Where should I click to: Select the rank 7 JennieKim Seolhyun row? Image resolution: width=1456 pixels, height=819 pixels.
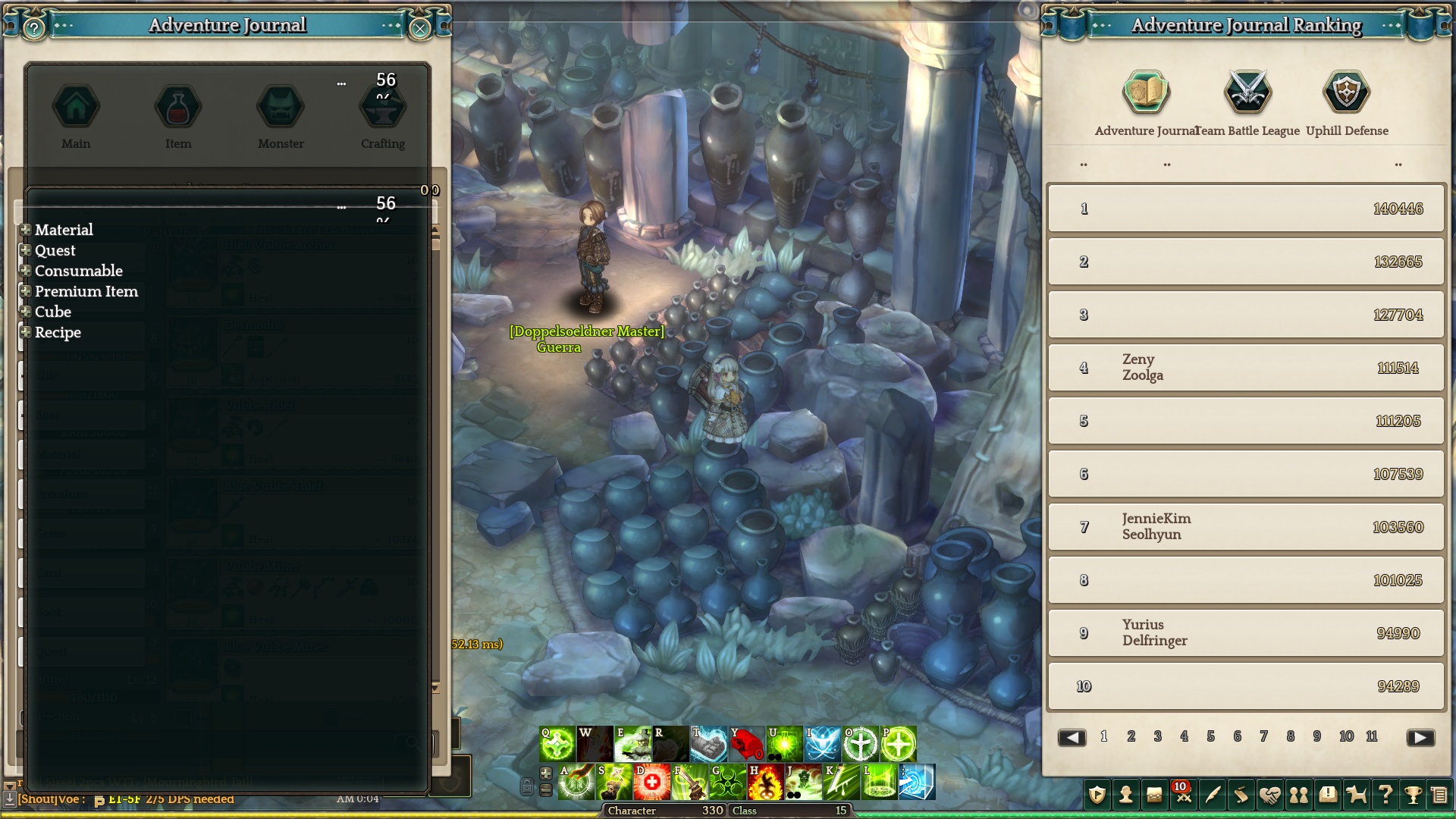point(1246,527)
